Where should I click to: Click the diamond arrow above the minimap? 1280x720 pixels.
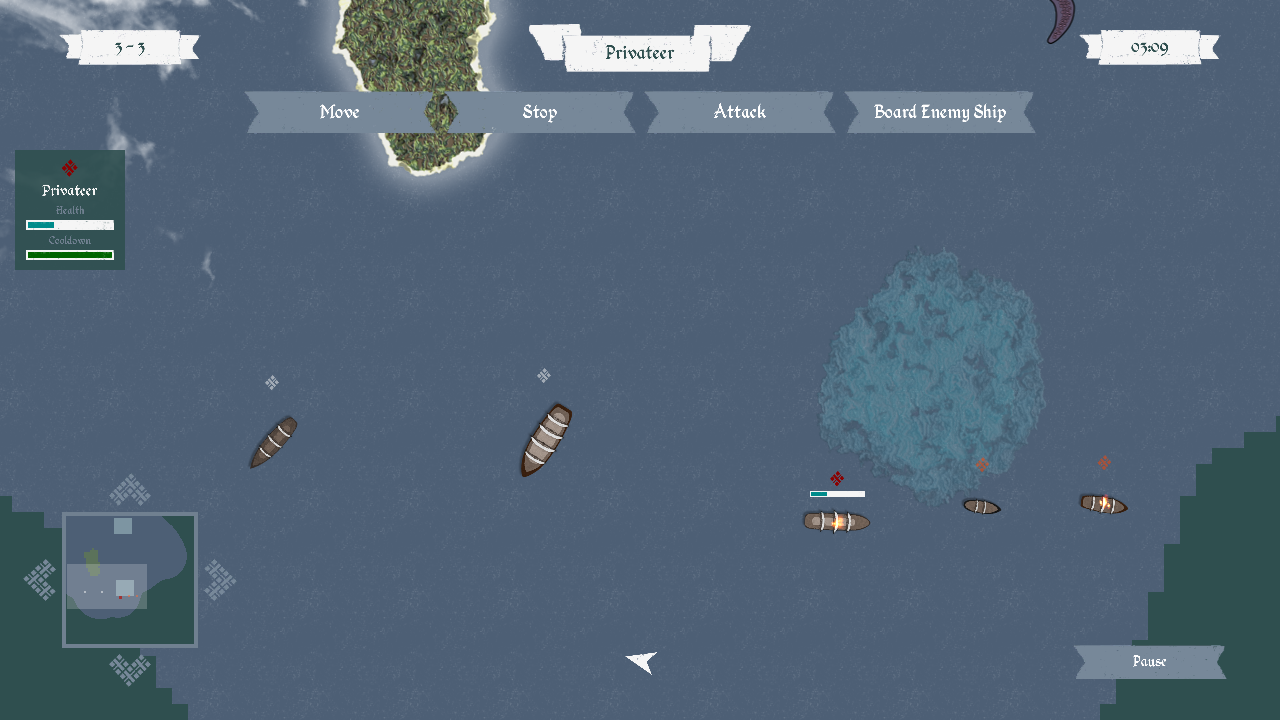[x=130, y=490]
